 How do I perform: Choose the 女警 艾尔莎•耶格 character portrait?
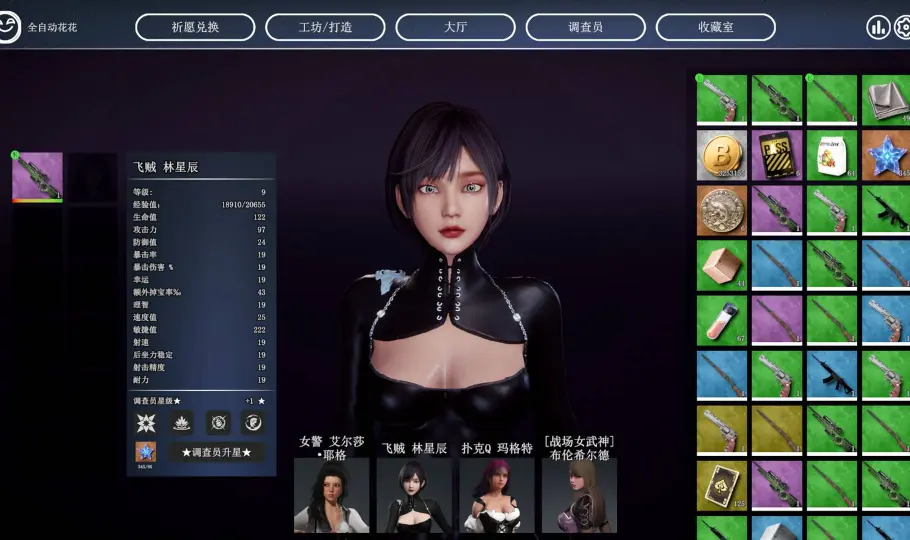coord(332,495)
